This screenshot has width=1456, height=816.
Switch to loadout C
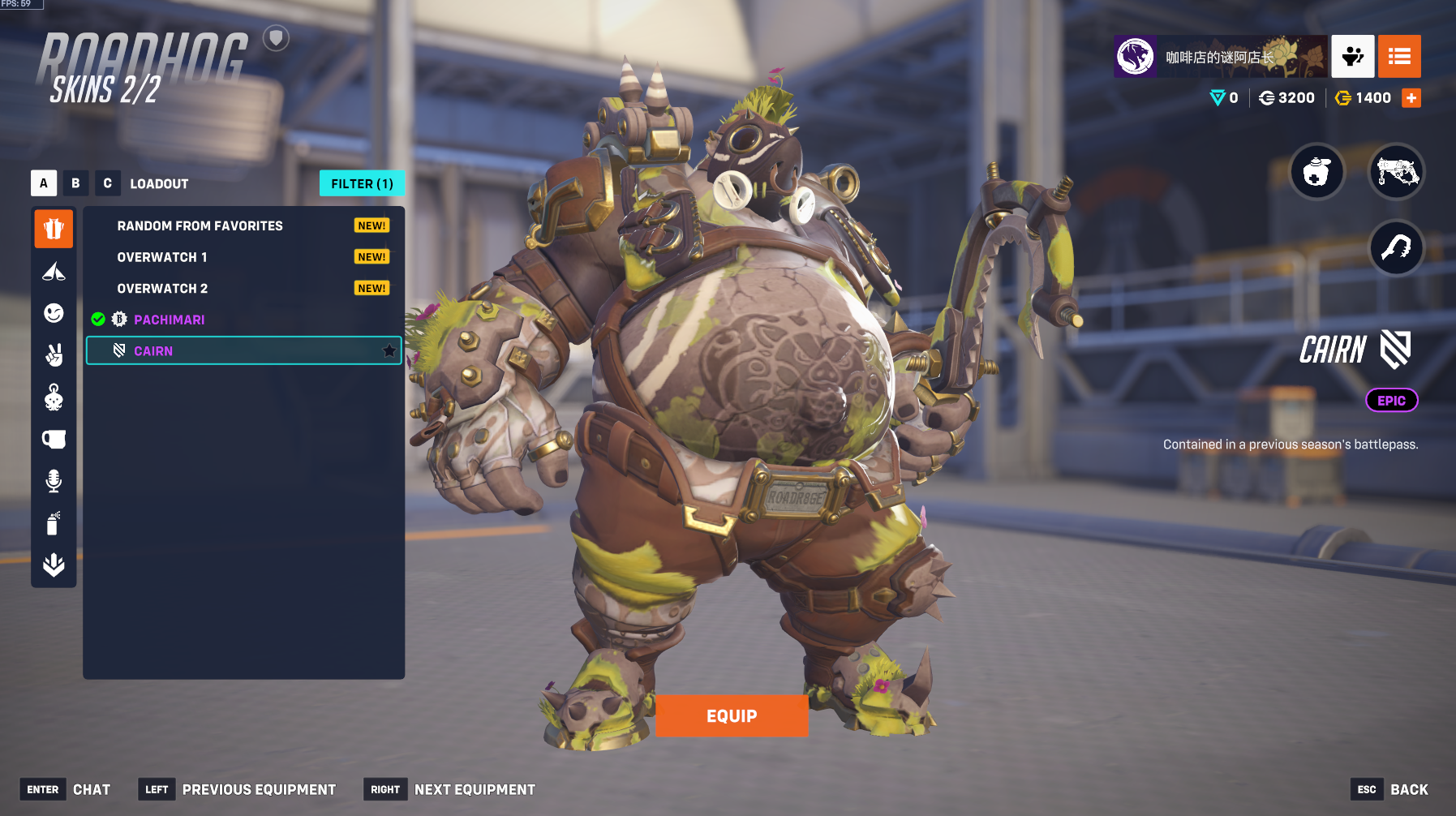click(x=107, y=183)
